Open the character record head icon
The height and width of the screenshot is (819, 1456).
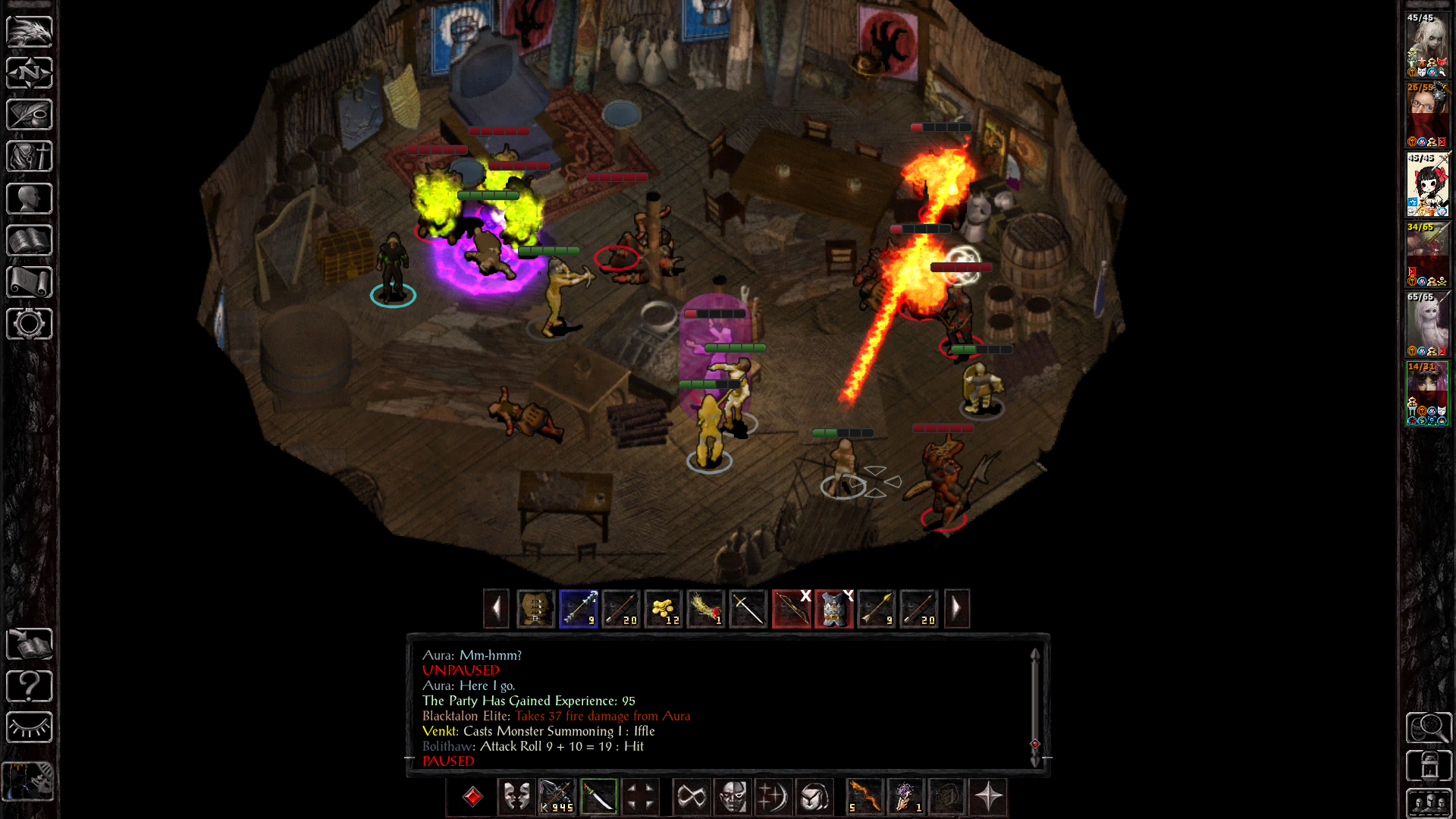coord(29,199)
